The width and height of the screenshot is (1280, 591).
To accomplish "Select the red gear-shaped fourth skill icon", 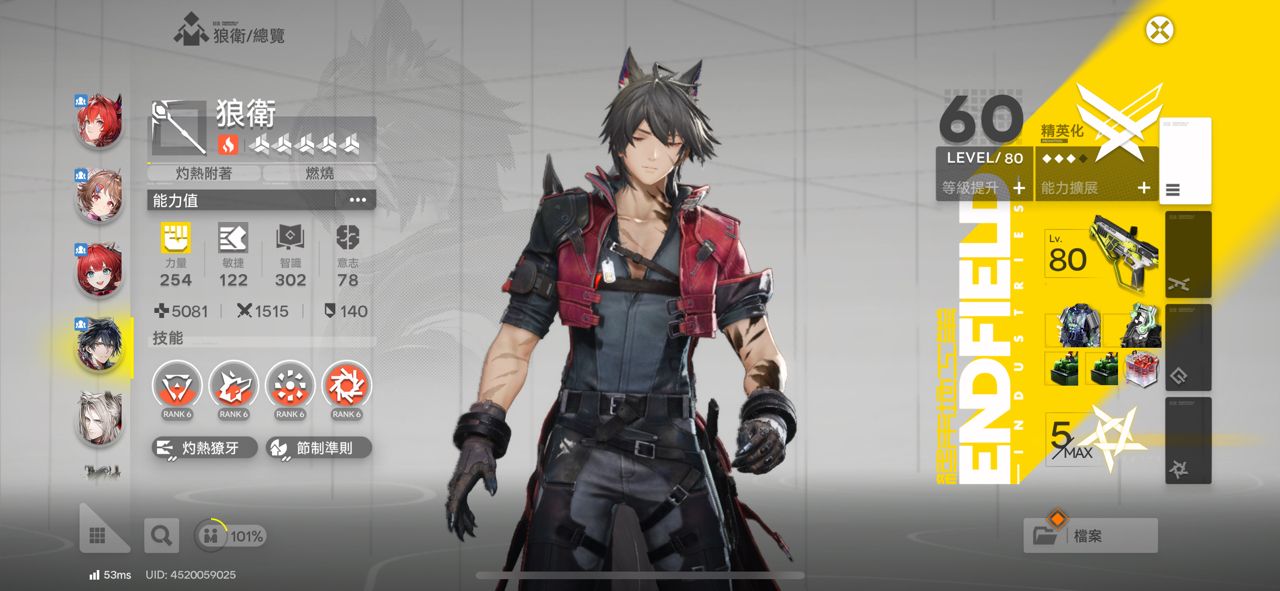I will click(x=347, y=386).
